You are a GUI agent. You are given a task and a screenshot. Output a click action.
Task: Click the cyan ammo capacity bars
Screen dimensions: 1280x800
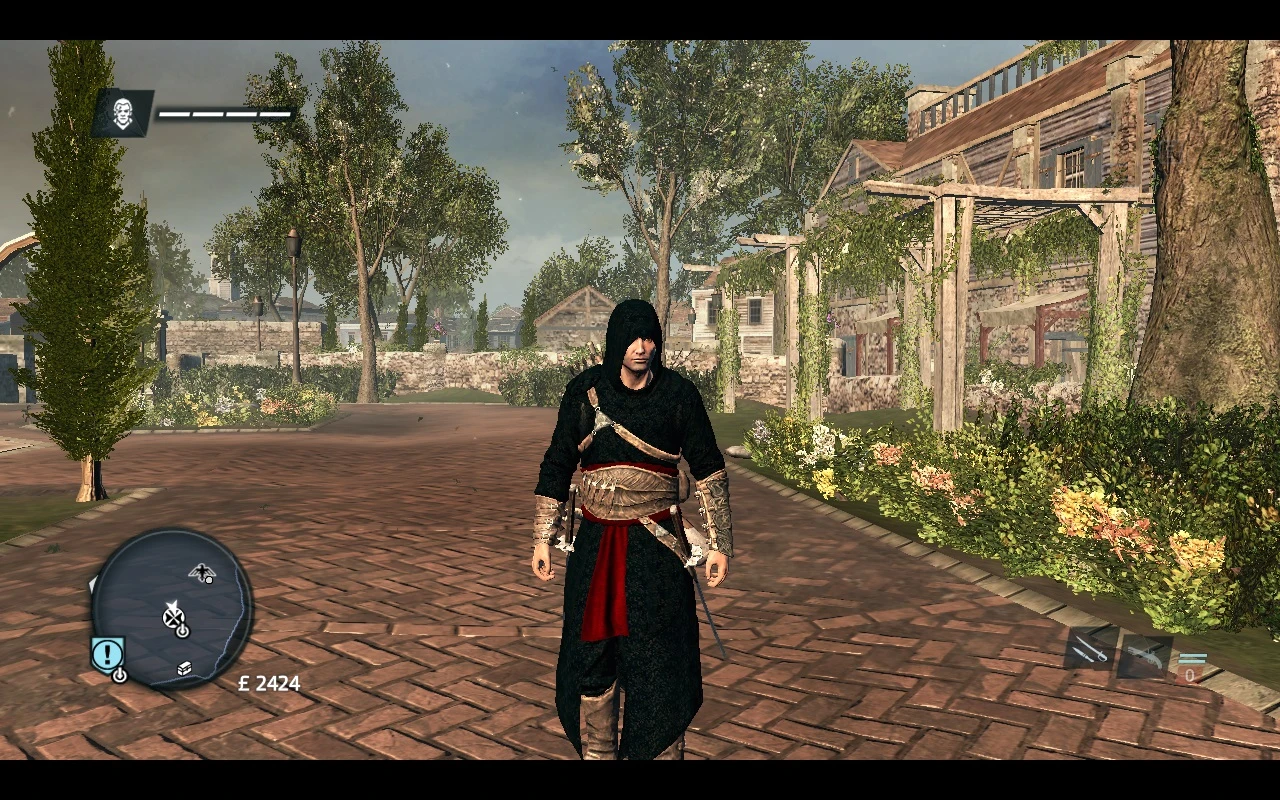pos(1193,658)
